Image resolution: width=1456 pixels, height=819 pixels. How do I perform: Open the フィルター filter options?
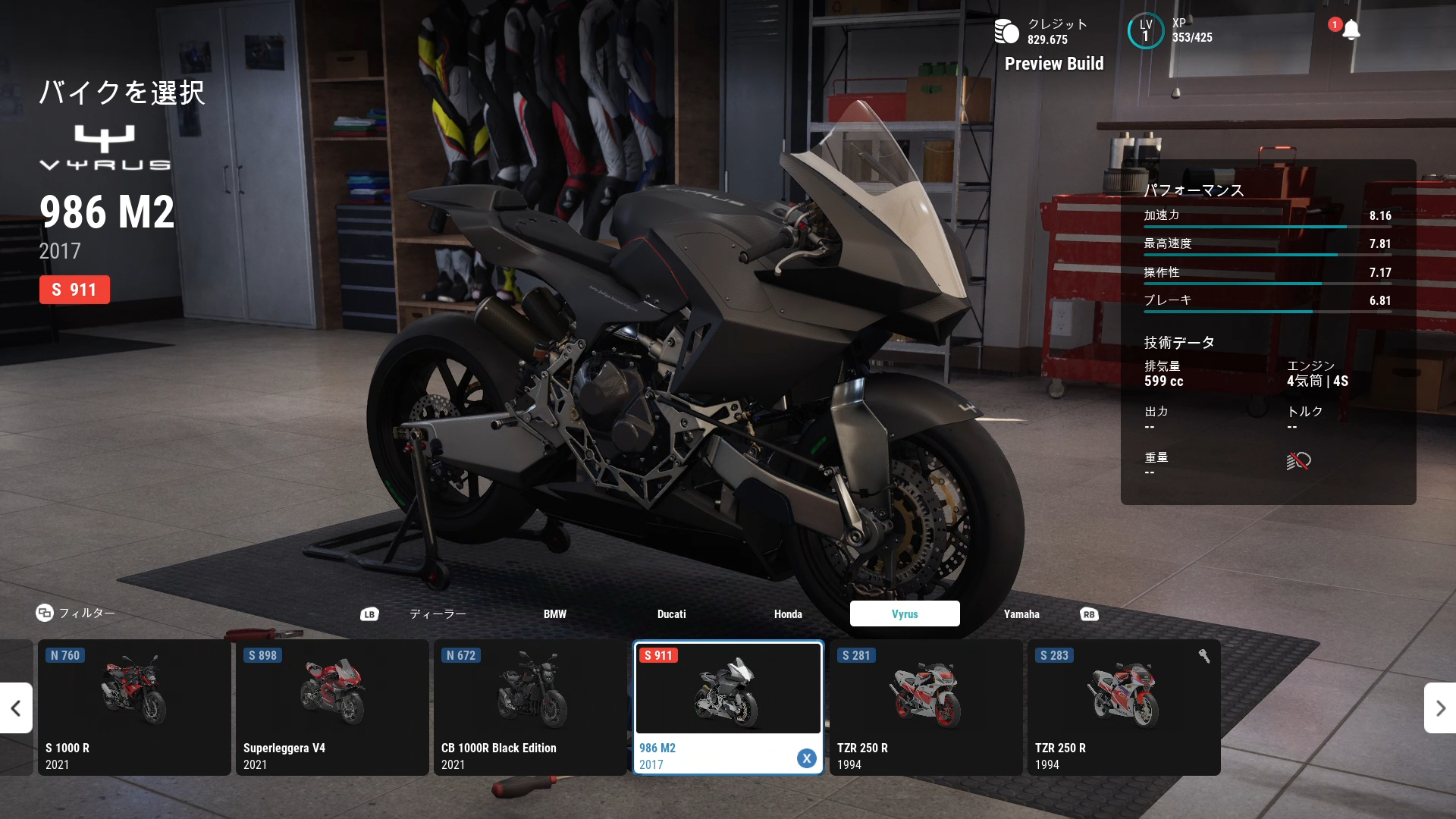click(76, 613)
